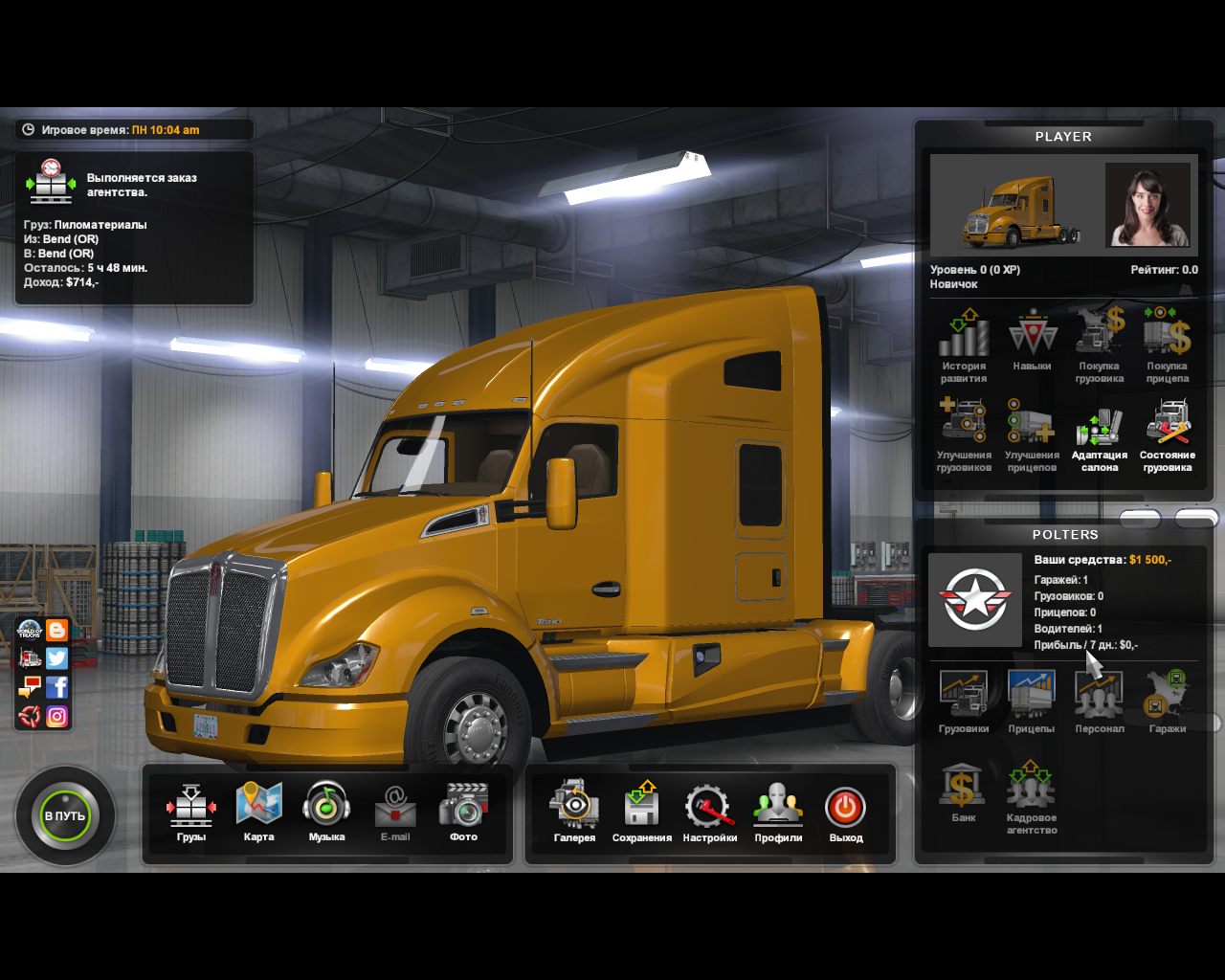Viewport: 1225px width, 980px height.
Task: Click the red Выход exit button
Action: coord(845,810)
